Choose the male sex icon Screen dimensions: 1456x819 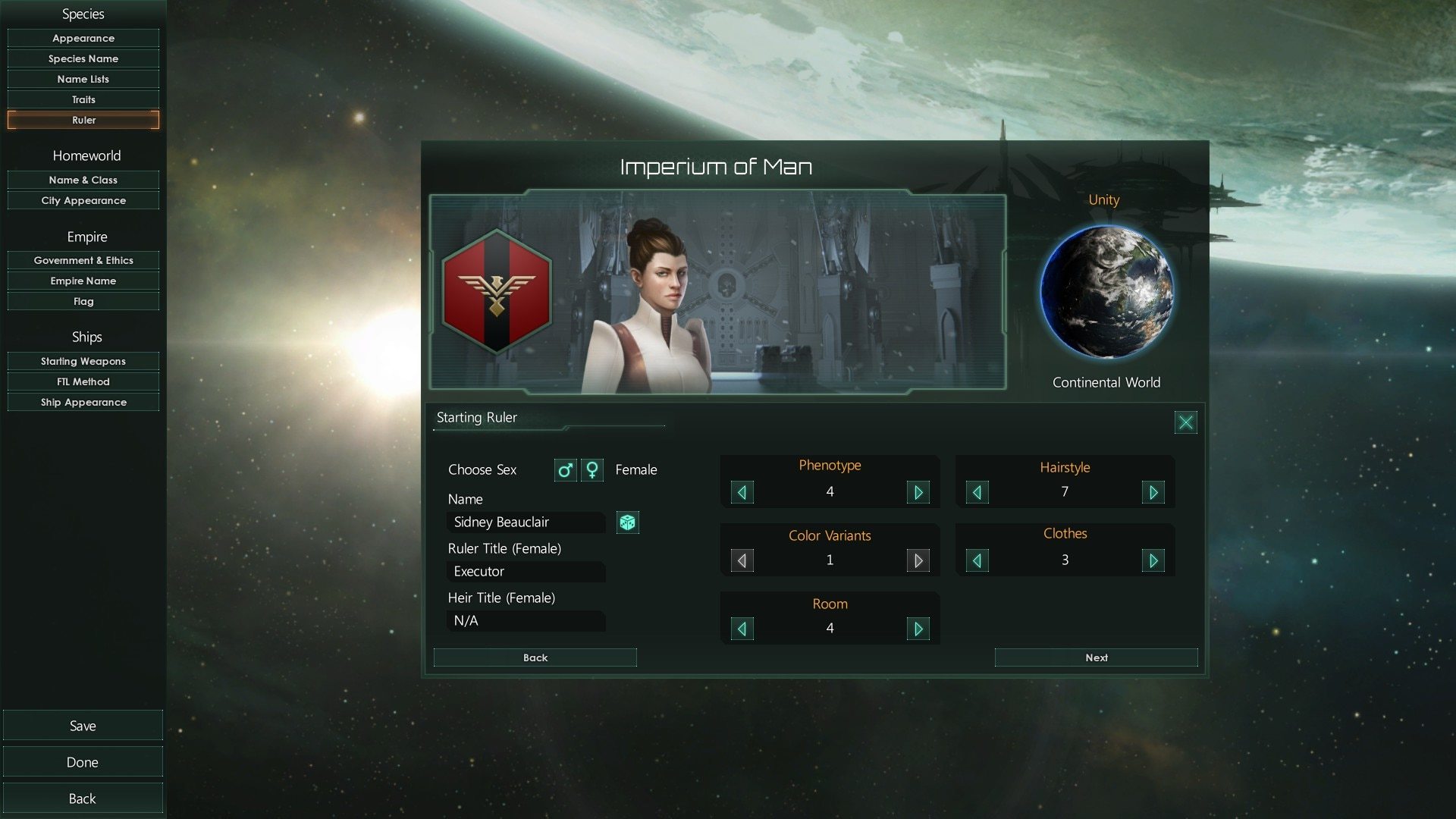pyautogui.click(x=565, y=470)
